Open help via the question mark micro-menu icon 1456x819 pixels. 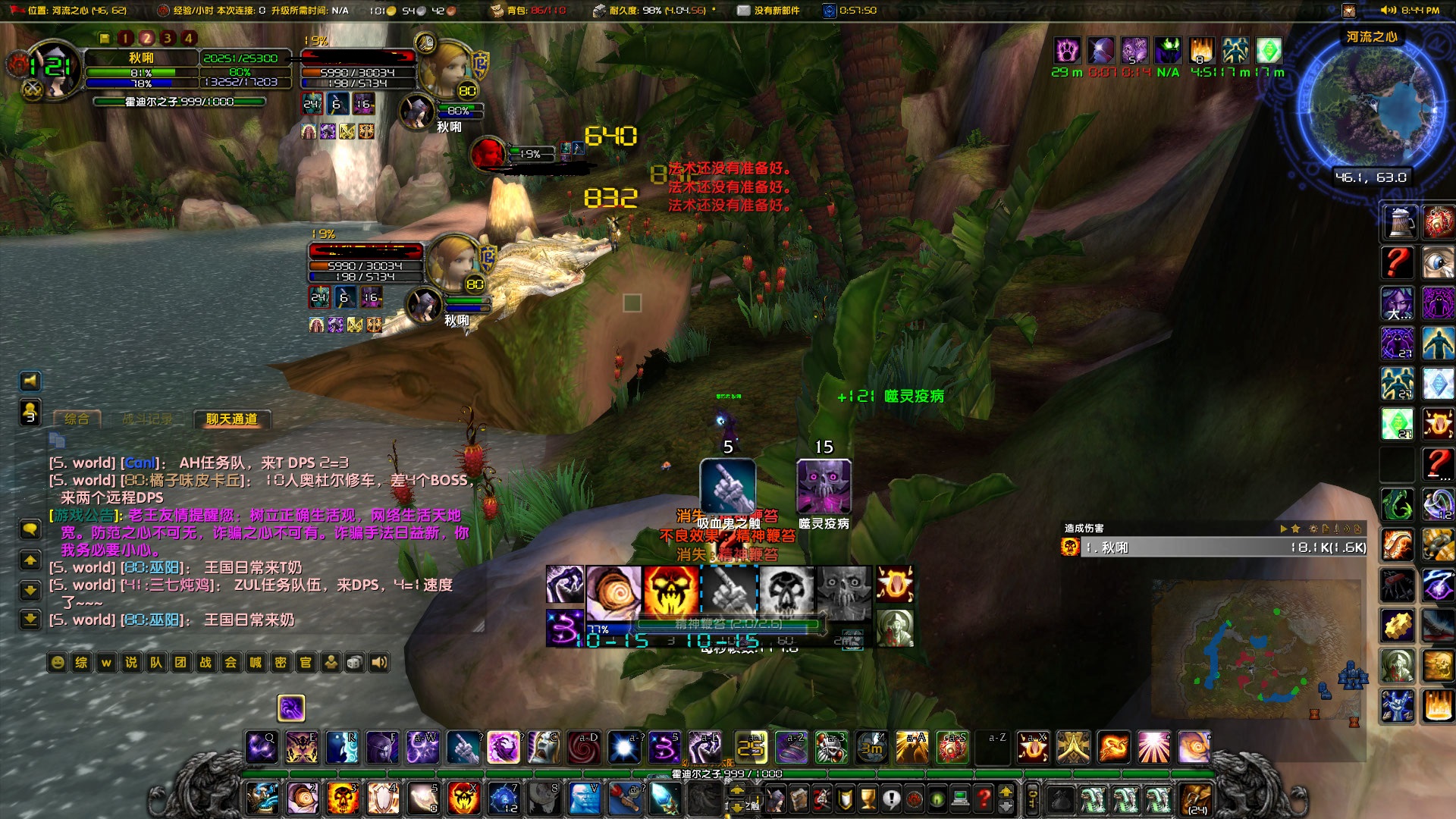(984, 798)
